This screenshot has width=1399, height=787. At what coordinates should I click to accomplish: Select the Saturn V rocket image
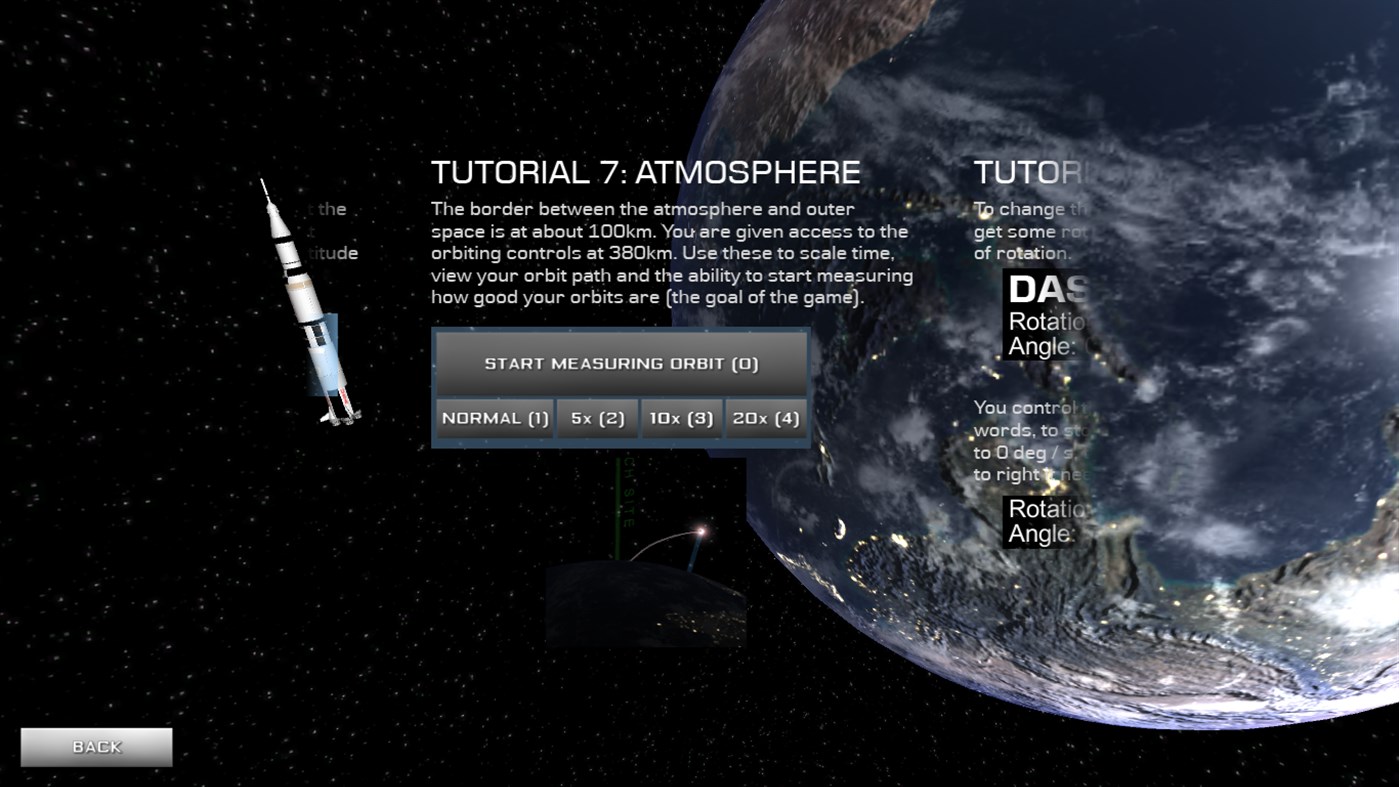(x=305, y=300)
